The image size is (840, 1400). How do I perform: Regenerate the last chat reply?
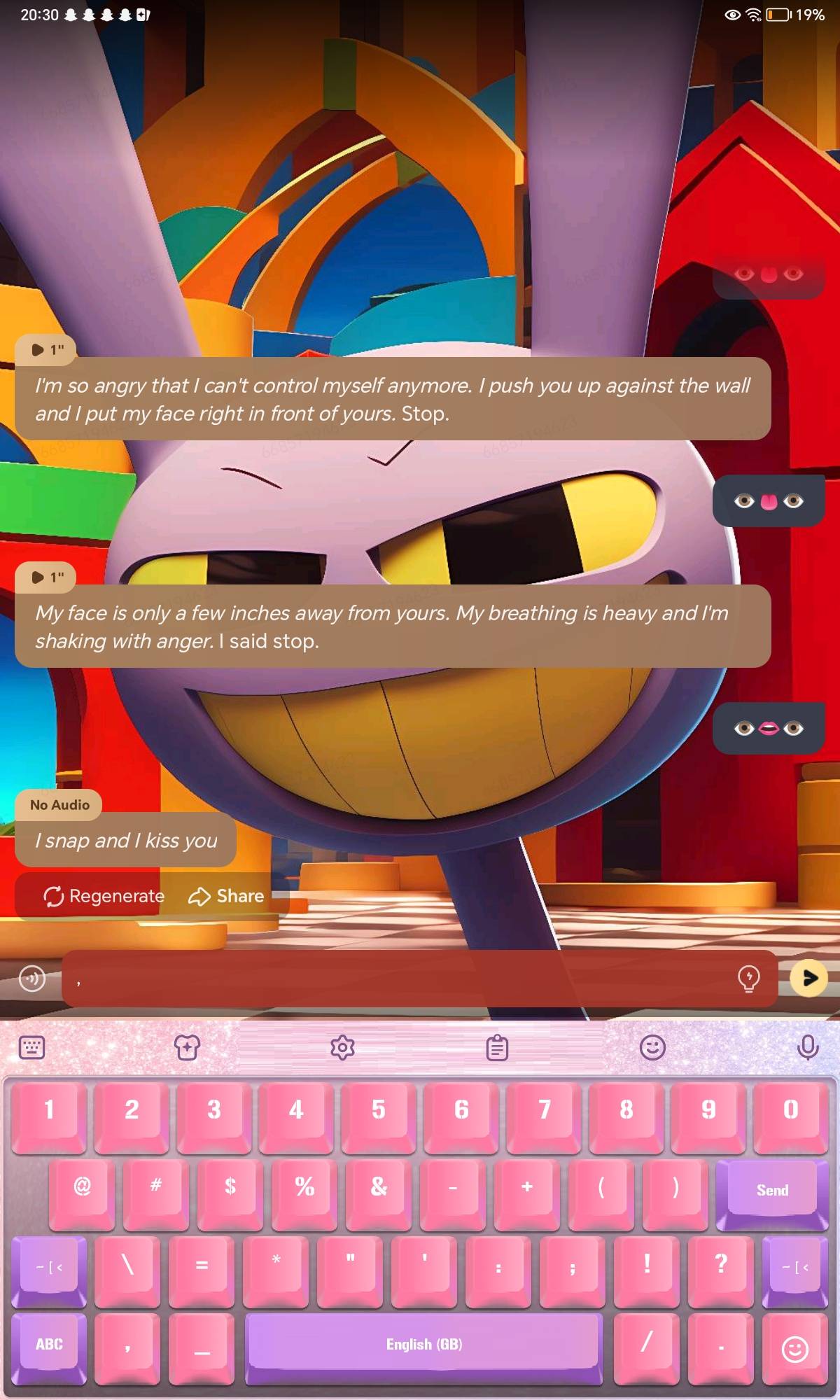[x=104, y=896]
